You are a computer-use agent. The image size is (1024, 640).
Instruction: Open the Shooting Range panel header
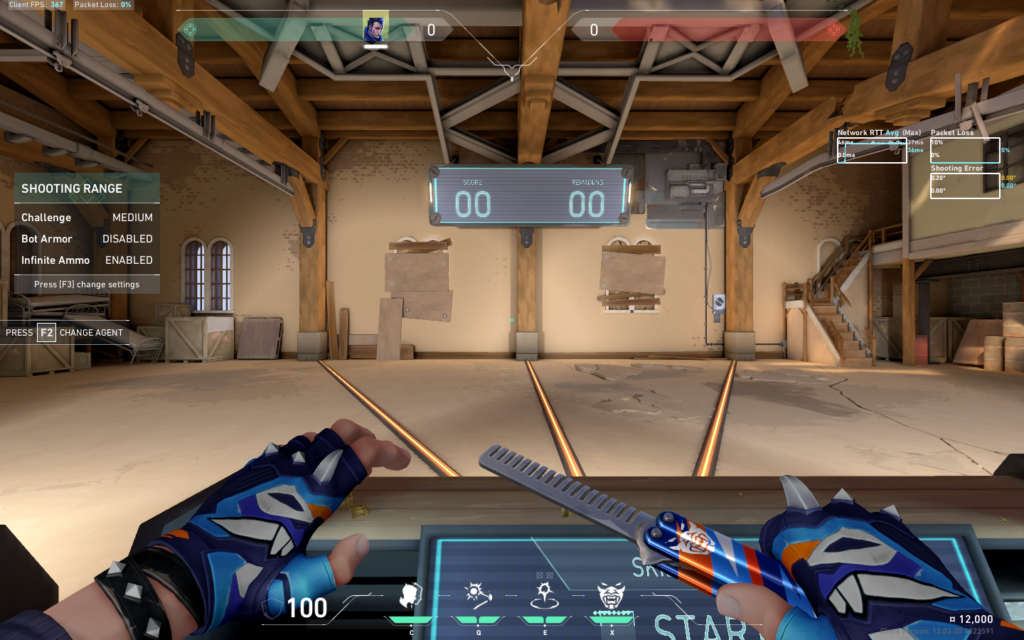point(87,188)
